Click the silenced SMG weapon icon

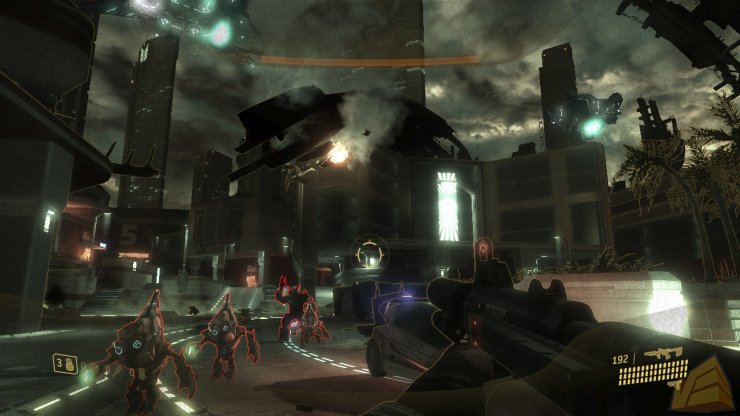(x=665, y=353)
